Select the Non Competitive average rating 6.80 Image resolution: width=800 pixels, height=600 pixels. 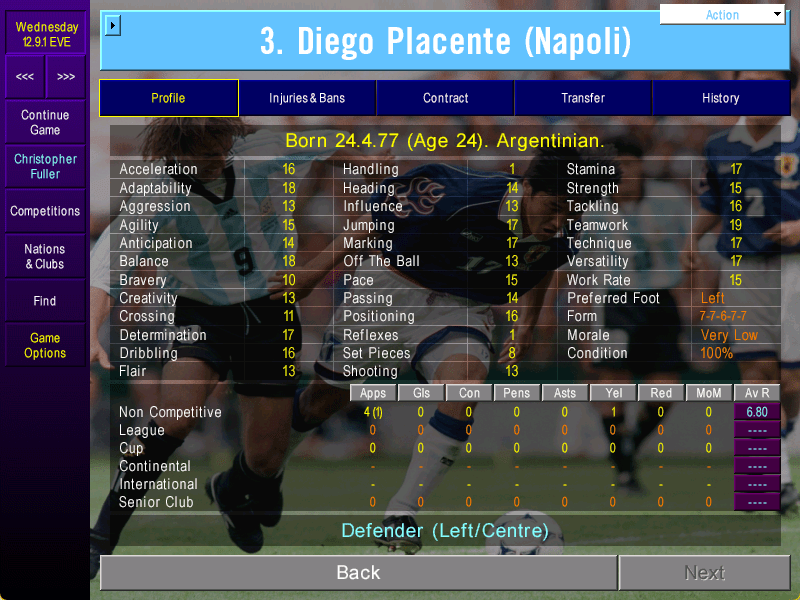click(x=757, y=412)
